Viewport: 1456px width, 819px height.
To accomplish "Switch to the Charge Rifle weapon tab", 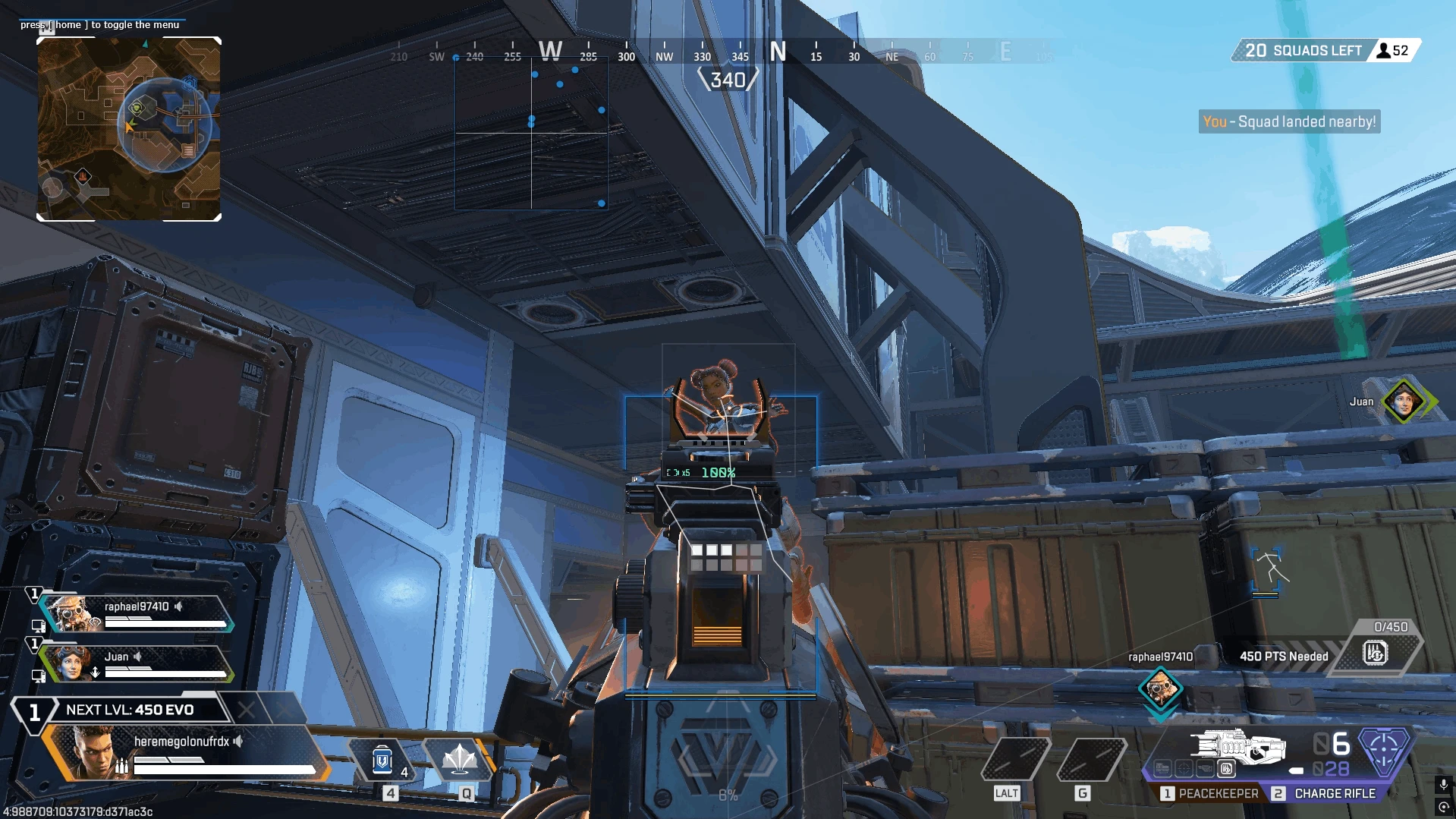I will pos(1326,793).
